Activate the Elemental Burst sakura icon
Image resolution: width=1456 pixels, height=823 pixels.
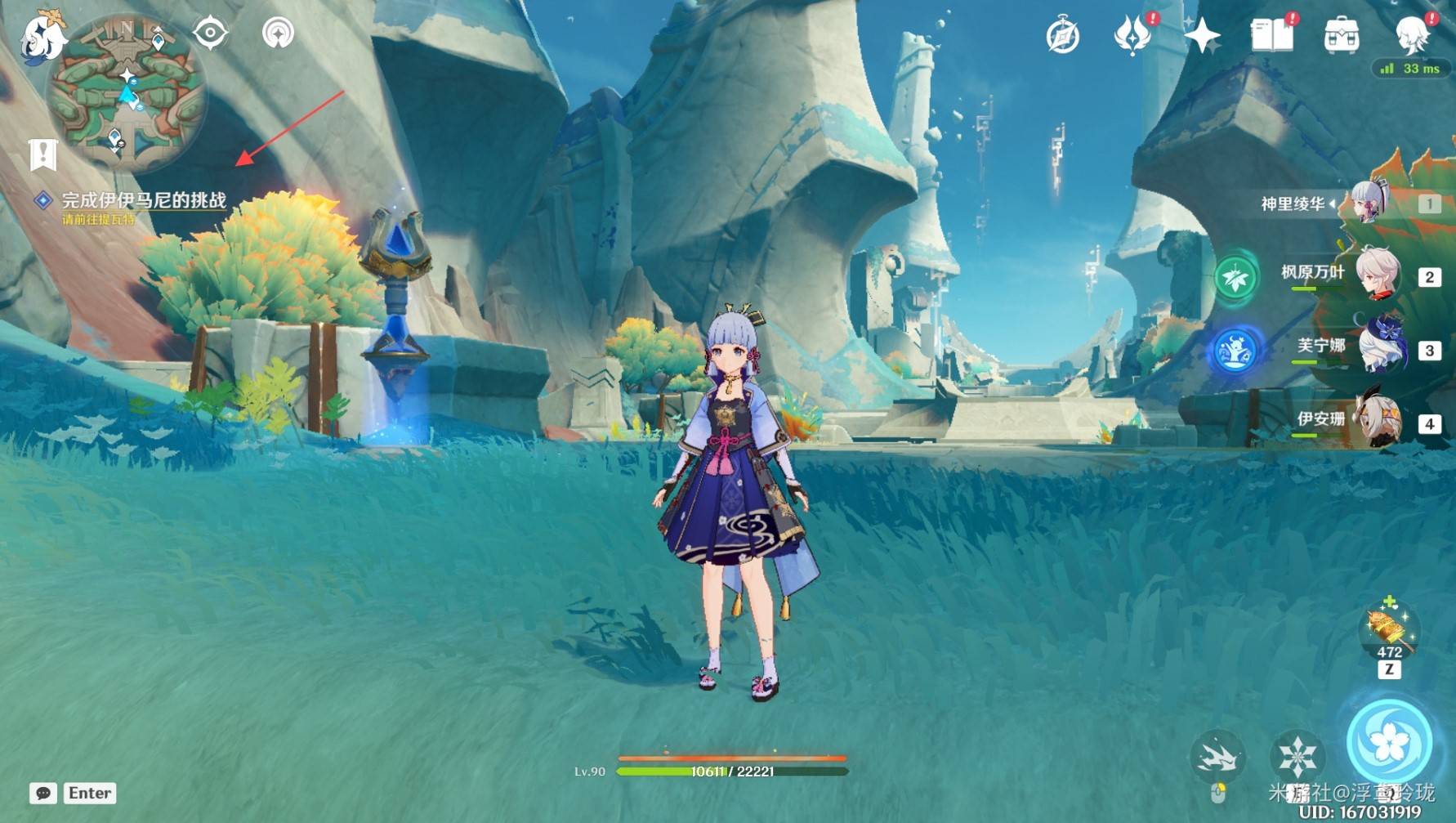[1388, 742]
